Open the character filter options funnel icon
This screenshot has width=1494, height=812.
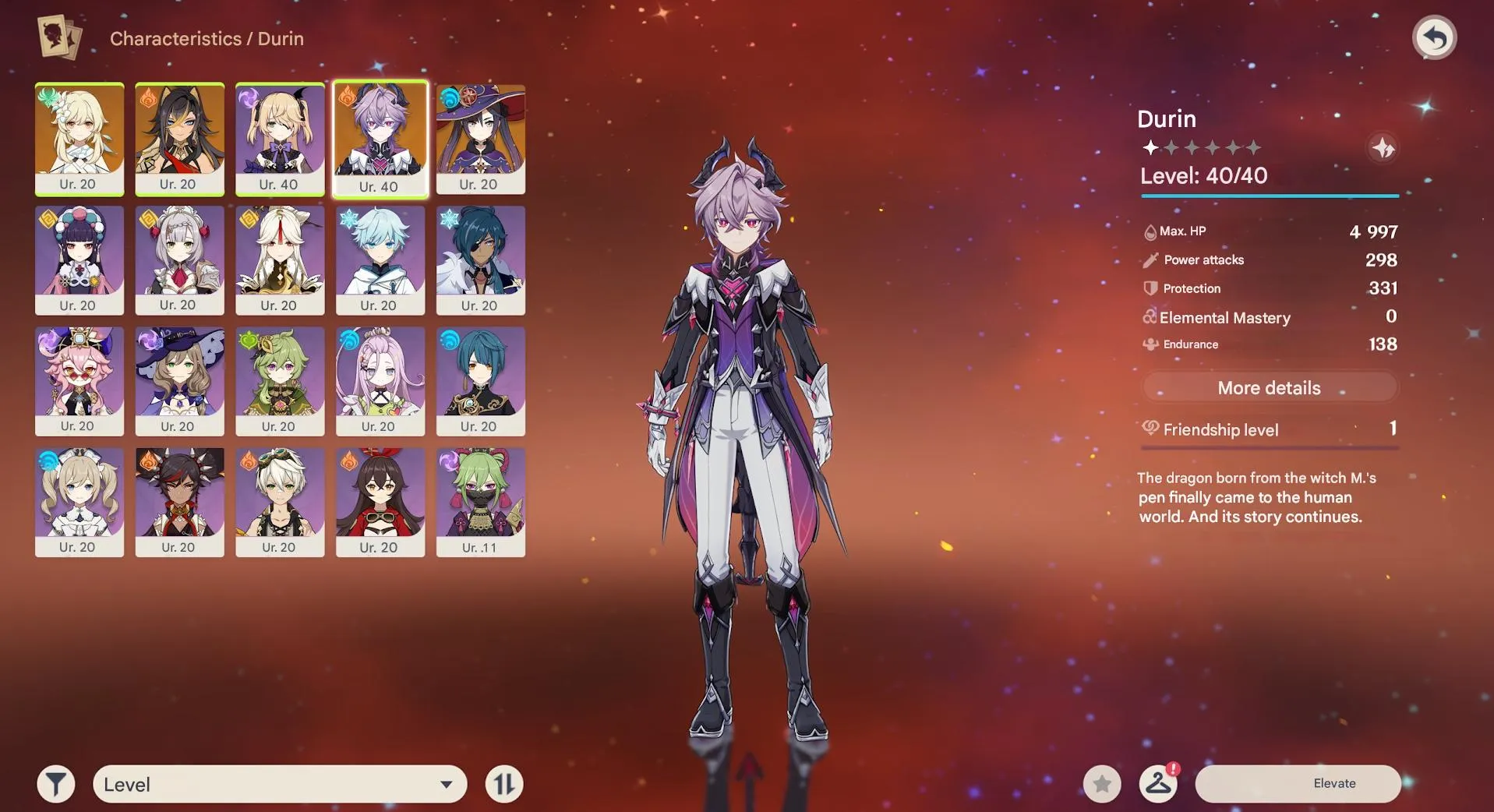click(x=54, y=784)
